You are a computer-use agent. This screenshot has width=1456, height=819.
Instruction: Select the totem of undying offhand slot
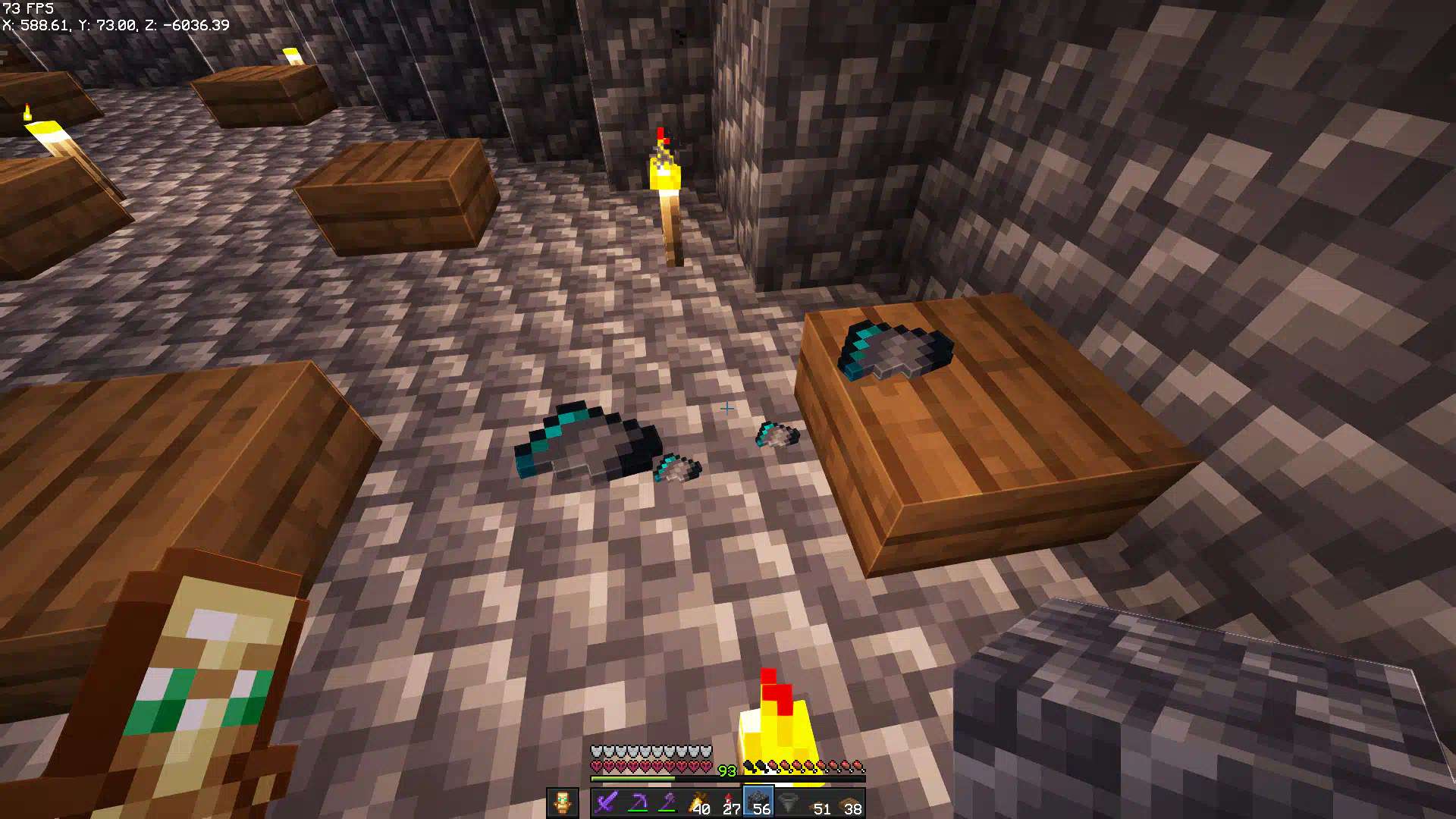pos(562,802)
